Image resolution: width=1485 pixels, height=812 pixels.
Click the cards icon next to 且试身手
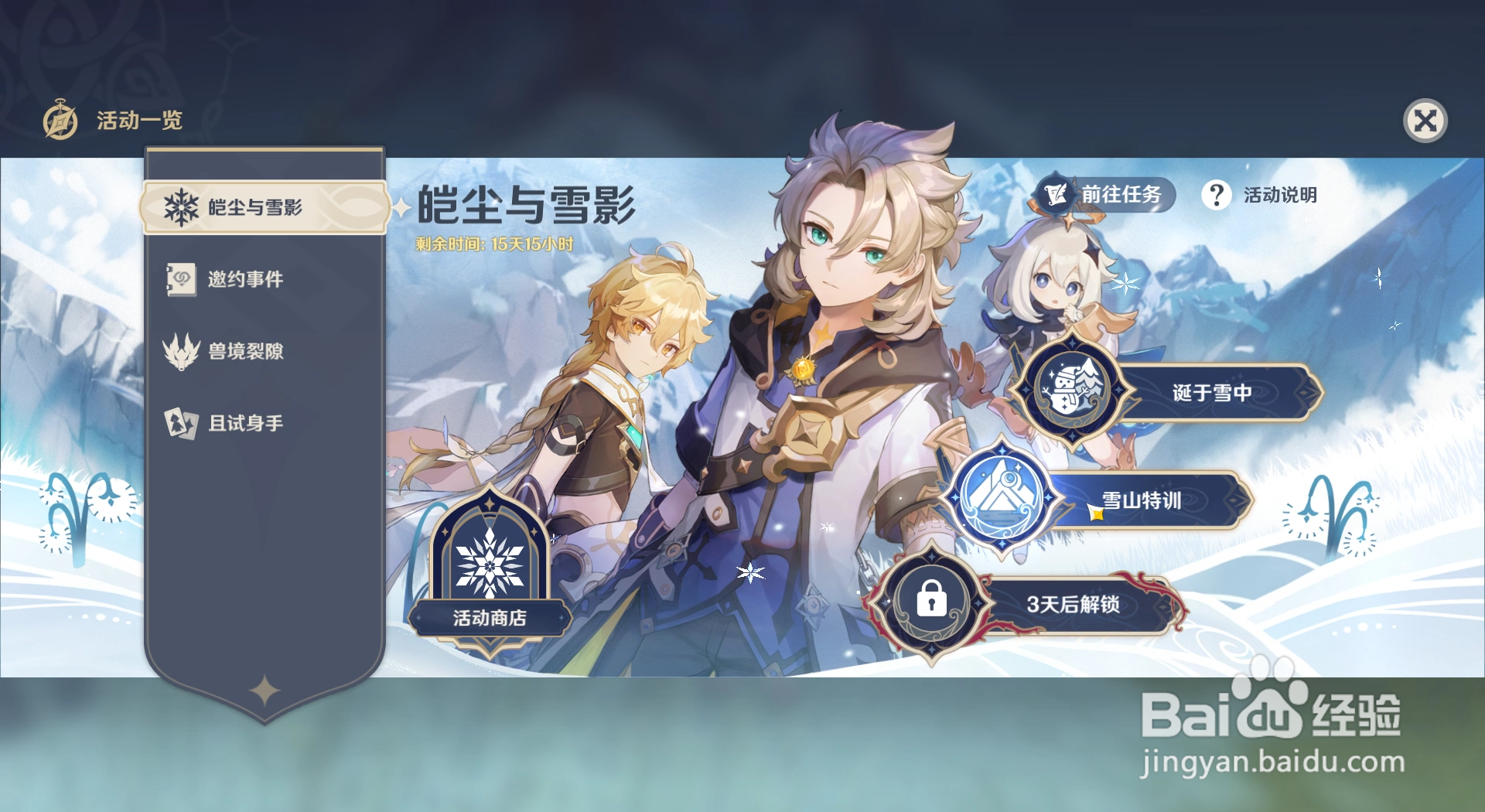(x=180, y=422)
